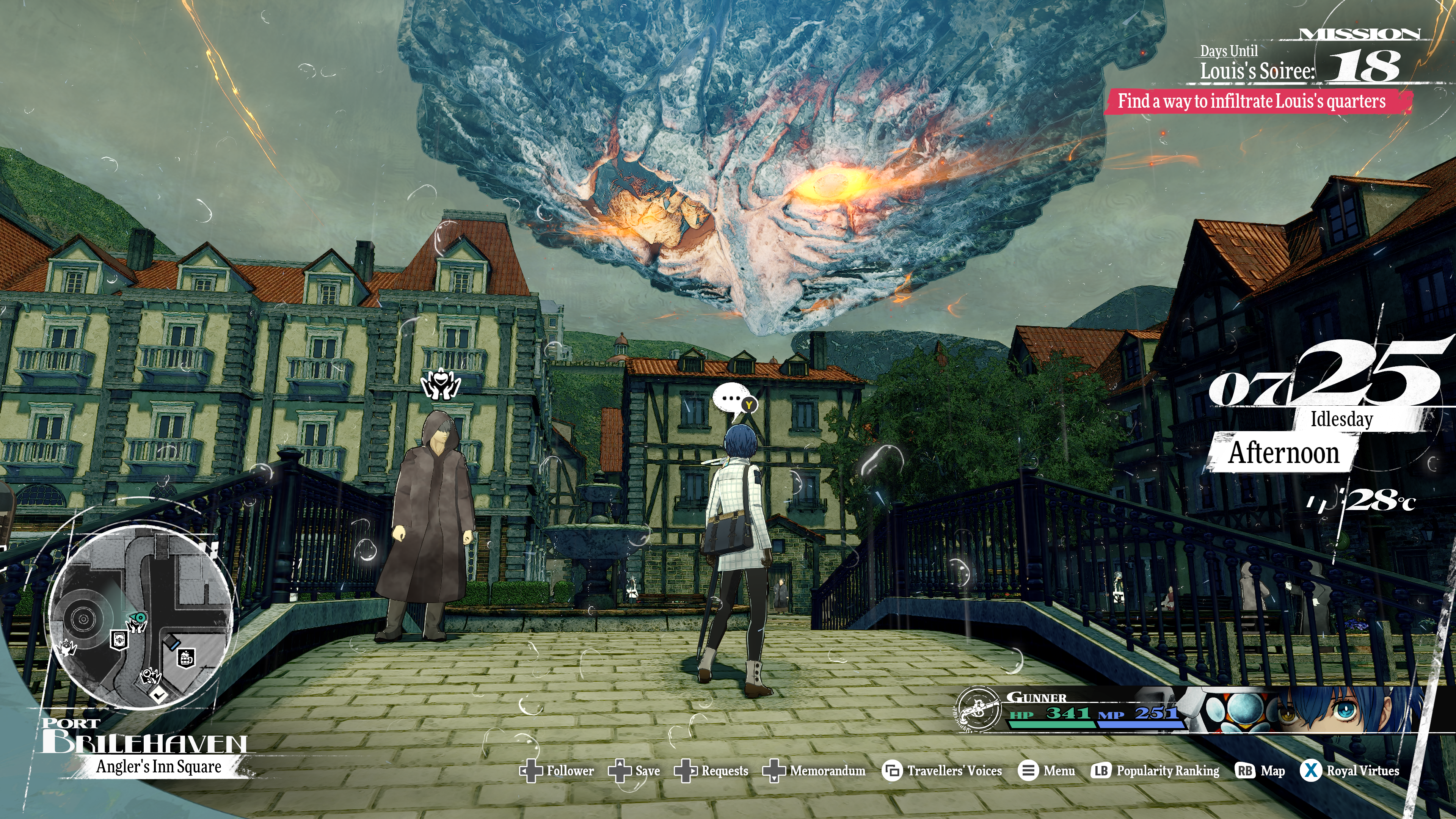Click the Gunner archetype emblem
This screenshot has width=1456, height=819.
point(977,709)
